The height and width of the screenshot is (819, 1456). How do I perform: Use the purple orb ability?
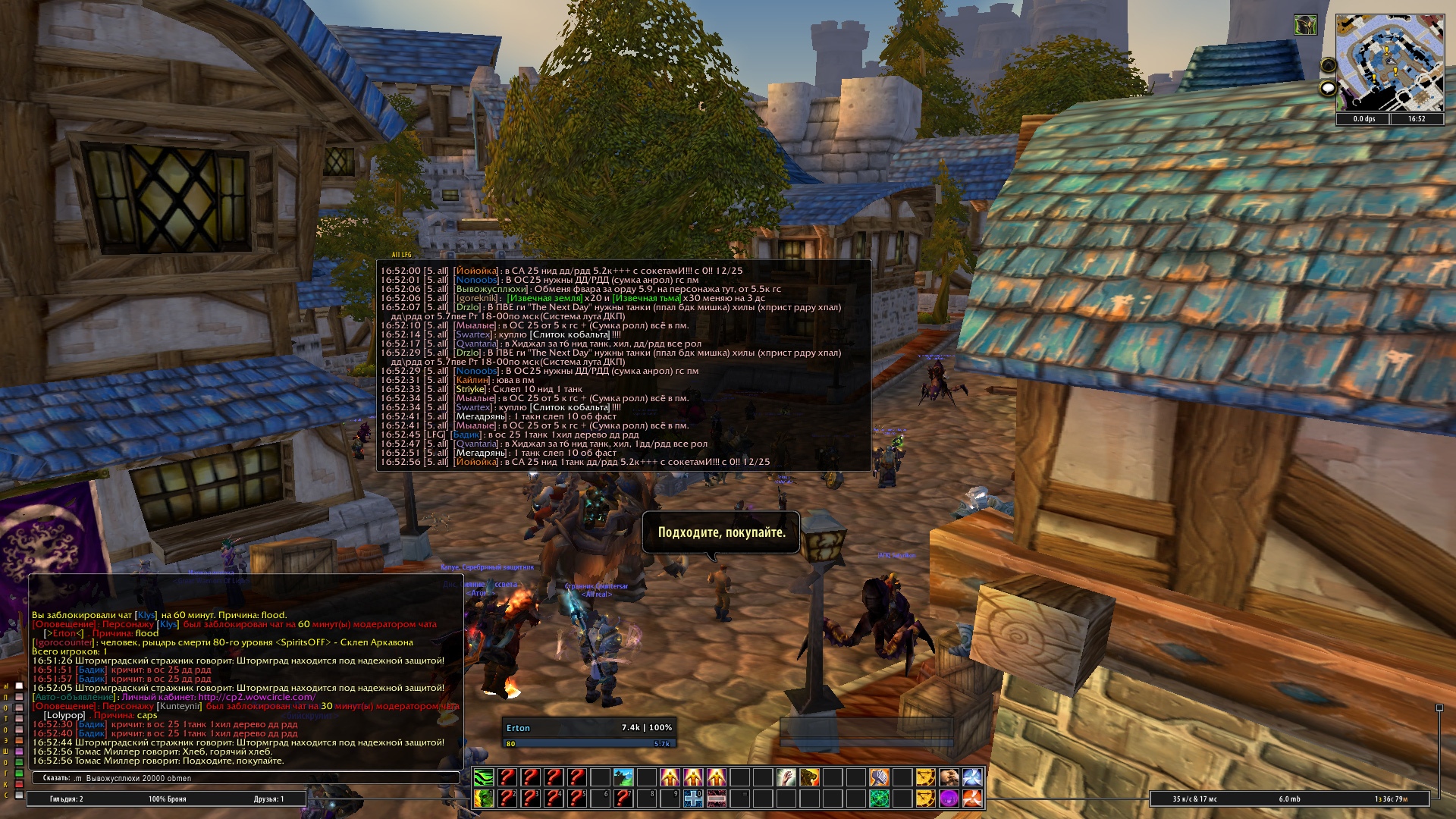(949, 798)
